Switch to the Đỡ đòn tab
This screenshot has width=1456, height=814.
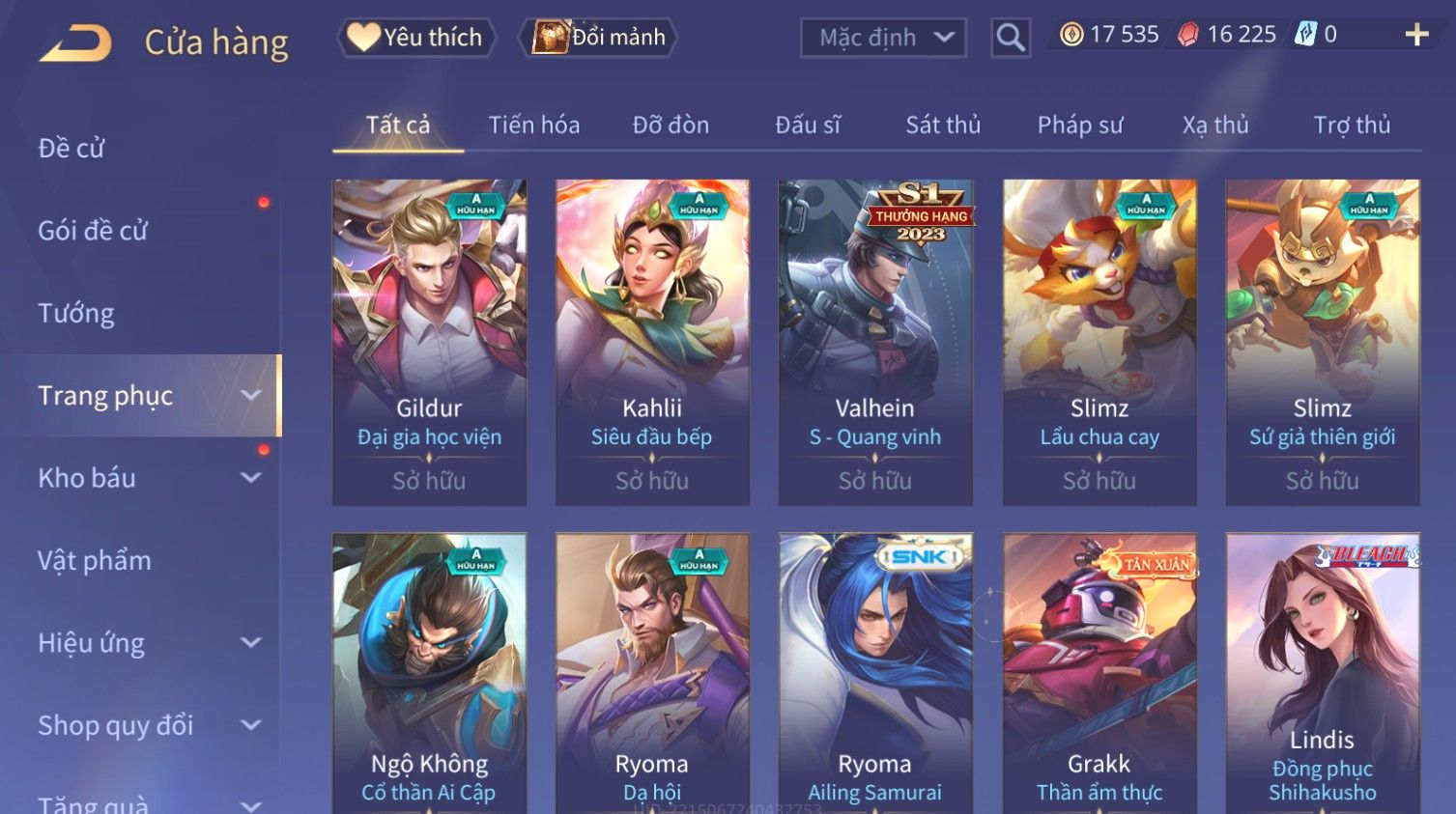click(671, 125)
